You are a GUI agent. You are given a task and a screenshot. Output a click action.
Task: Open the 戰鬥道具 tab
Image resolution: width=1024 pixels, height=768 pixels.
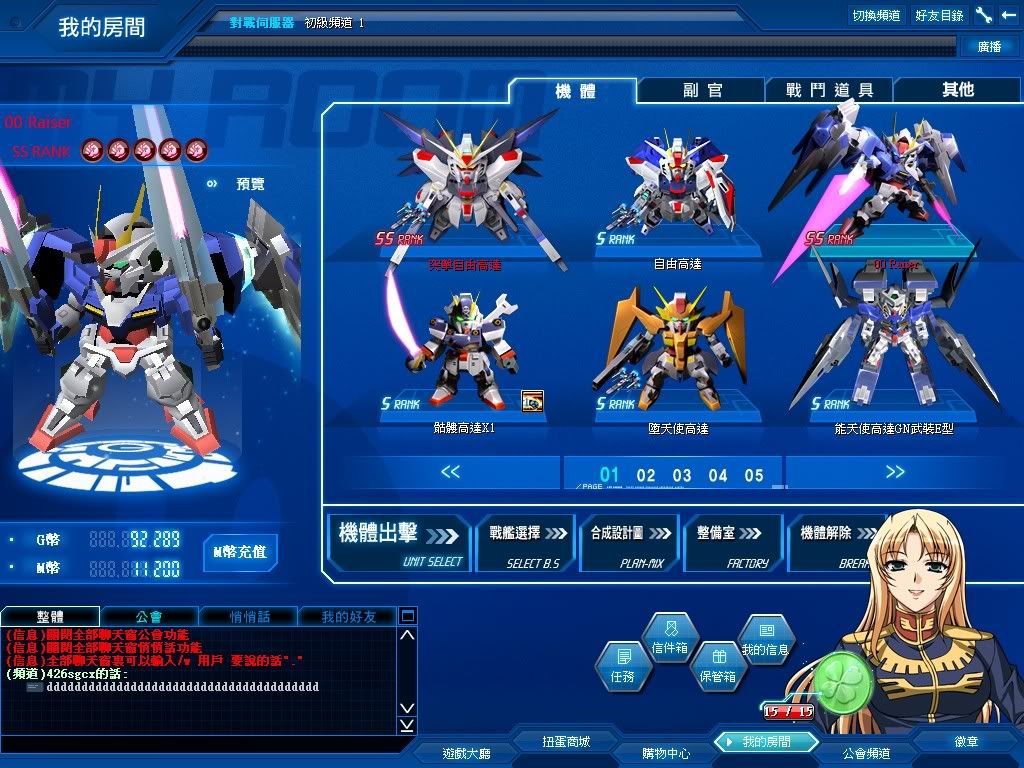click(829, 90)
